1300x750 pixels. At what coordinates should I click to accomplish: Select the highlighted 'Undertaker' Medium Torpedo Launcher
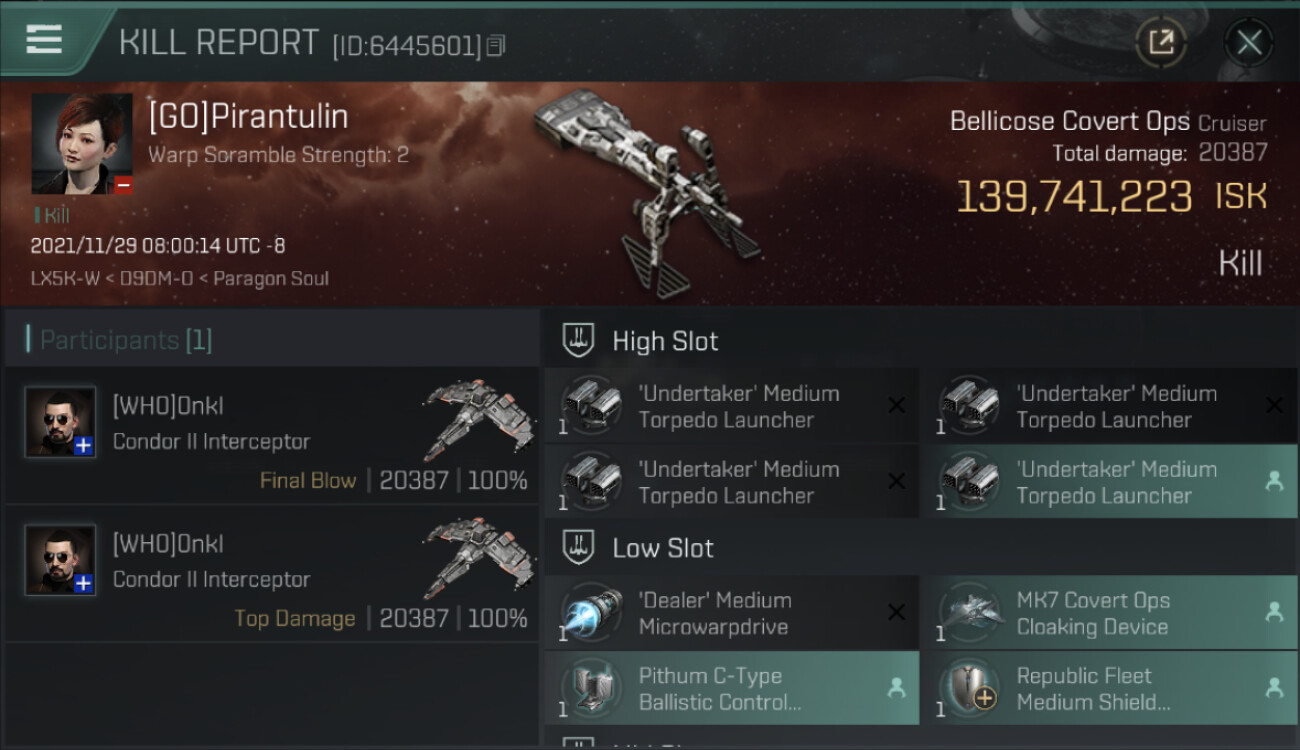[1108, 482]
